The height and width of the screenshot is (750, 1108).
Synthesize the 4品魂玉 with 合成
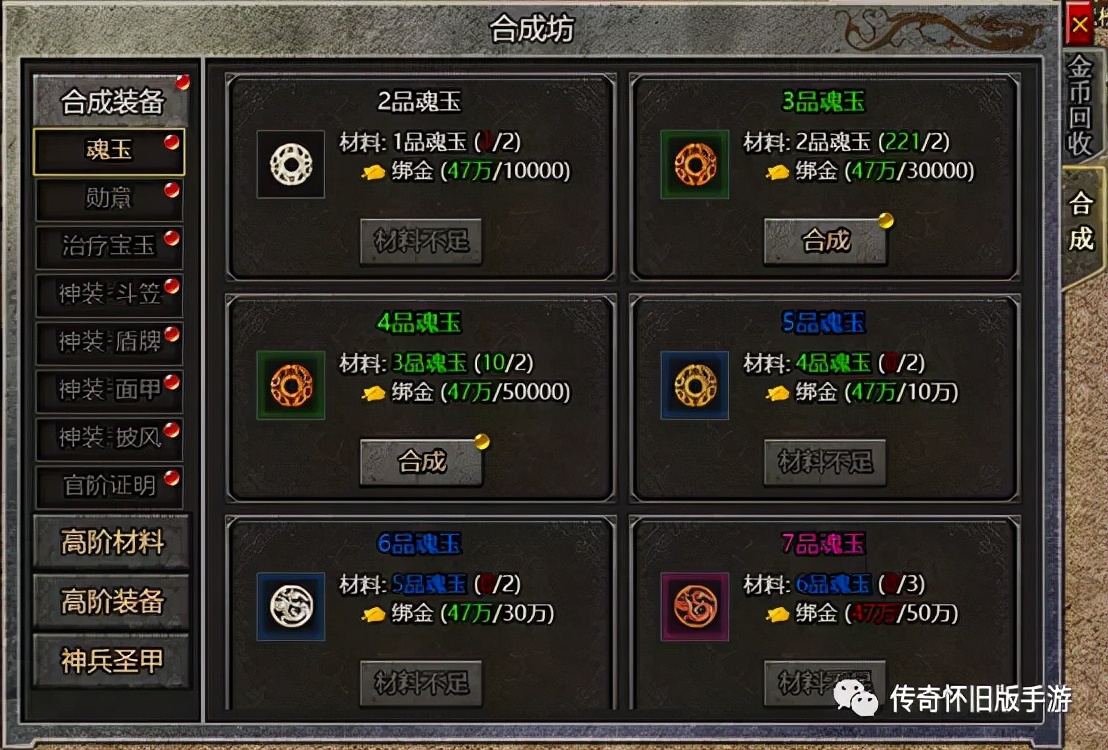click(421, 462)
